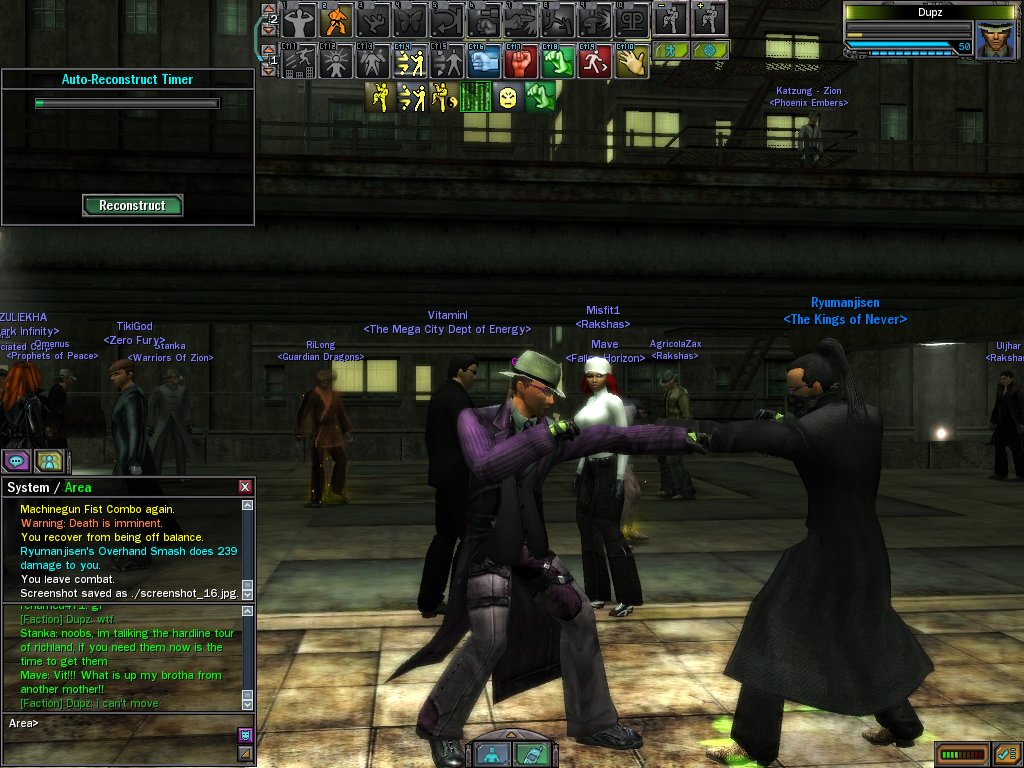Use the blue fist ability

[484, 62]
